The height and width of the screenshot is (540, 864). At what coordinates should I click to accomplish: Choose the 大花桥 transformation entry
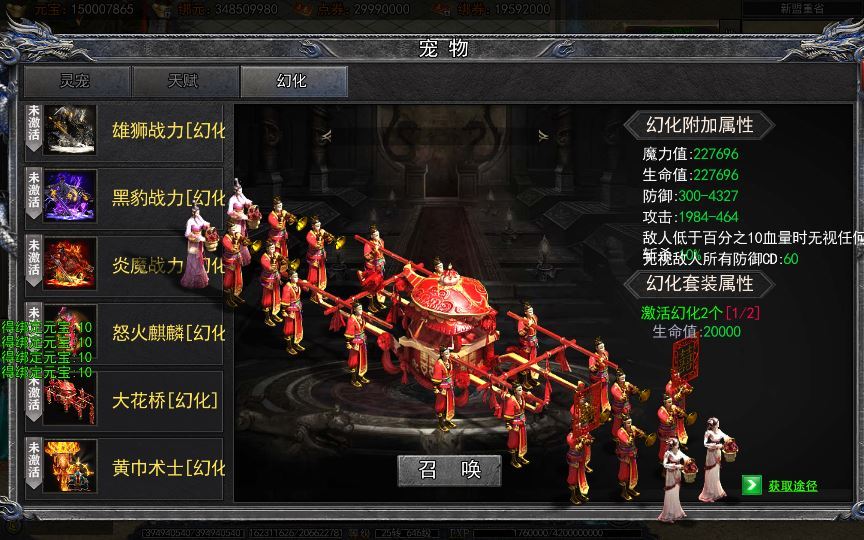(130, 400)
